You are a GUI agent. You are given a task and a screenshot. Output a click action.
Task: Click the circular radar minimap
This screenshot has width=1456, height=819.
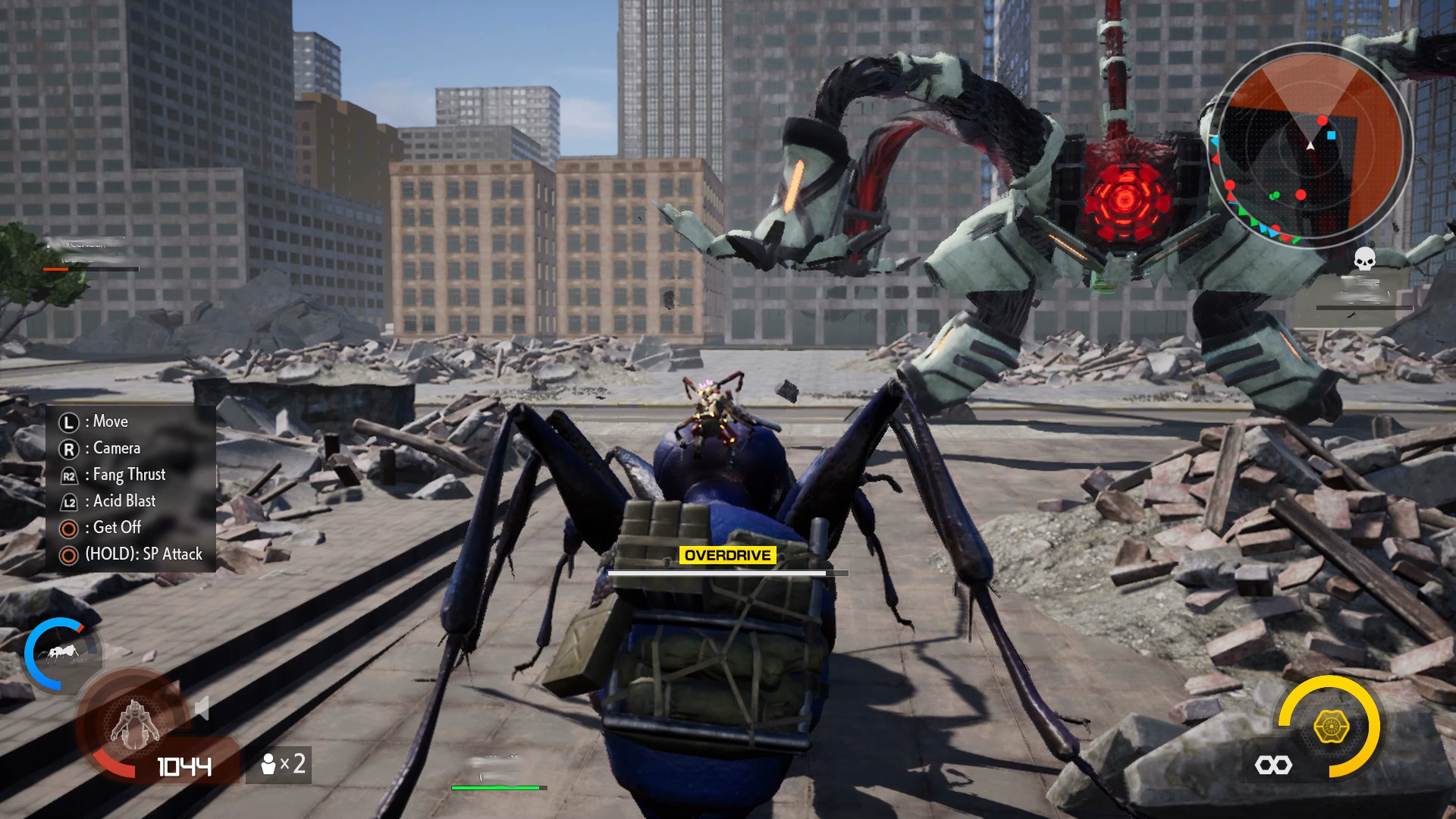[1310, 144]
